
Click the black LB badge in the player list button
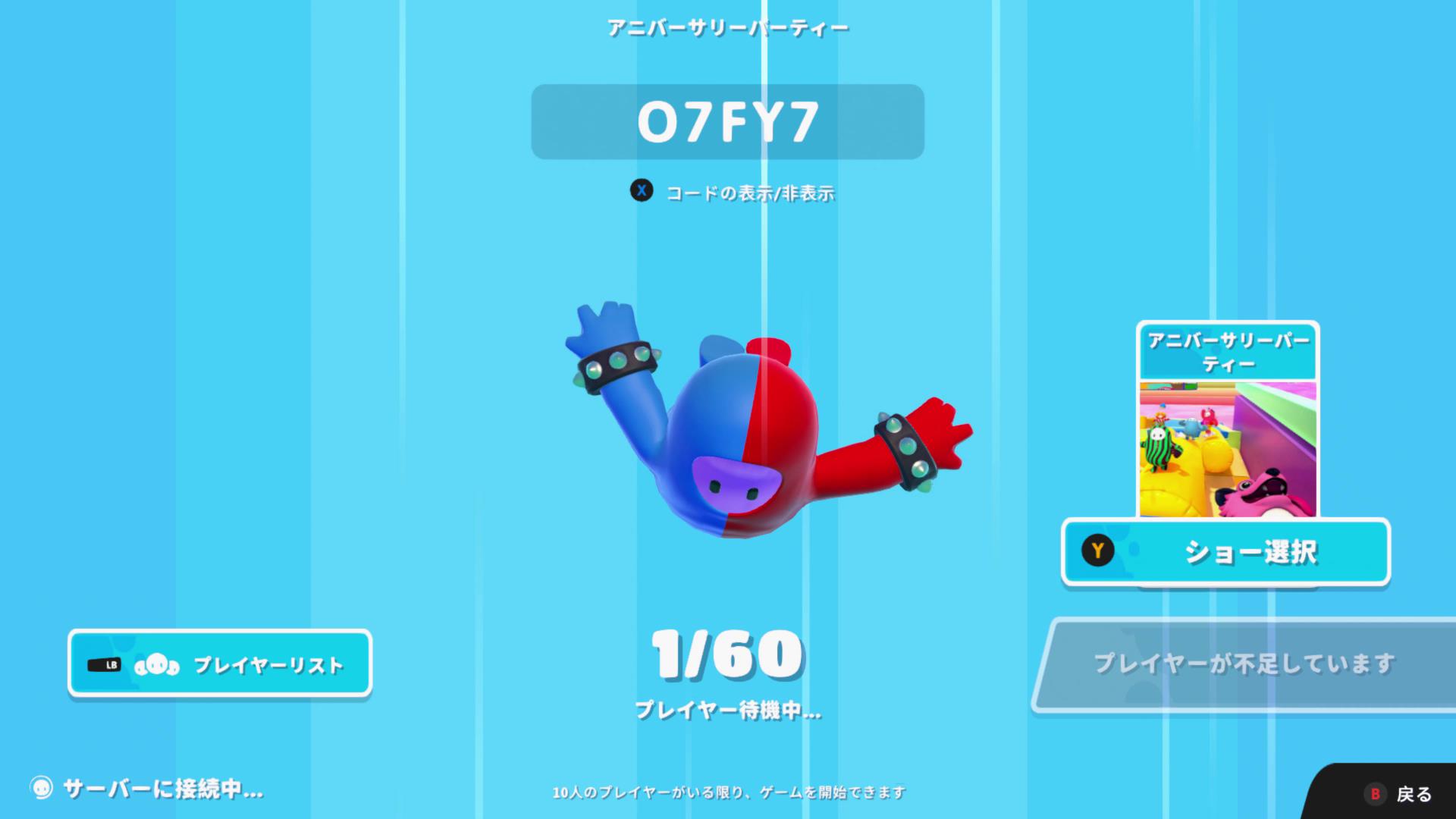(105, 664)
